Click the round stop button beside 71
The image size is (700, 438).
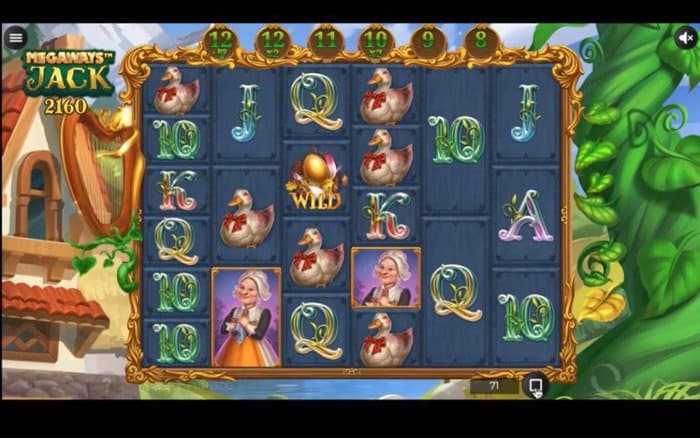535,385
